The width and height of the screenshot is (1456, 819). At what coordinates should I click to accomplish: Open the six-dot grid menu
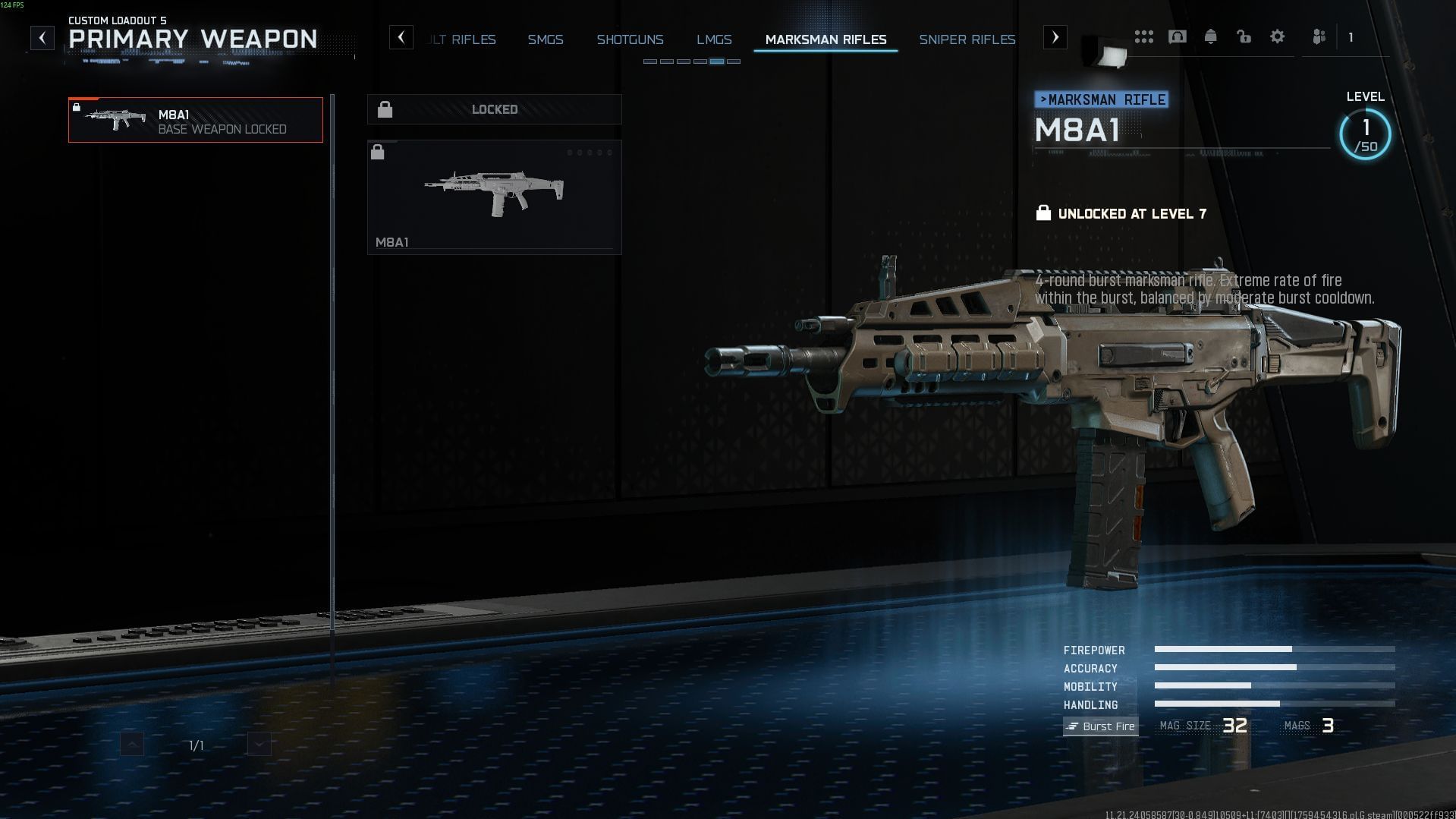1143,37
